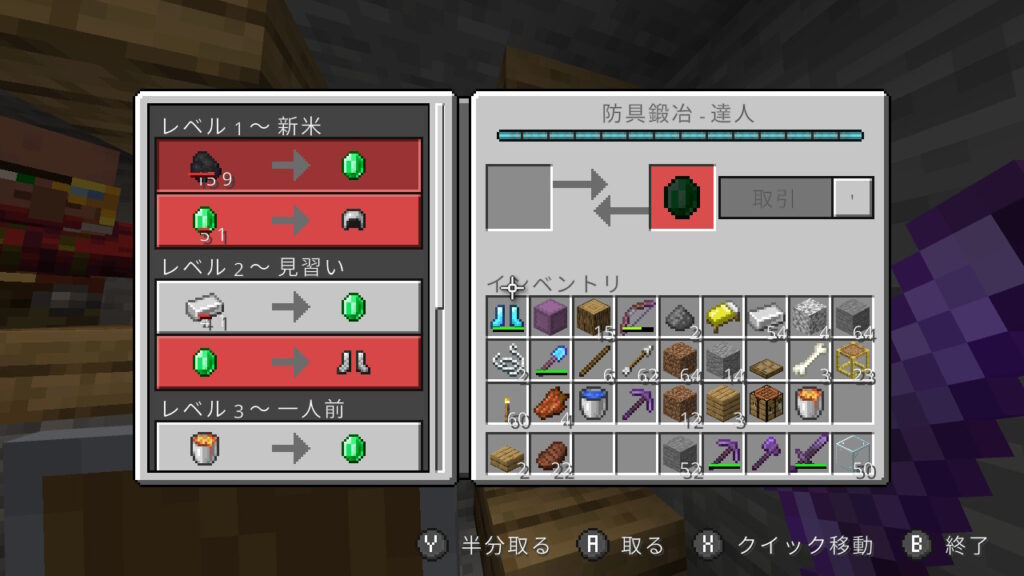The width and height of the screenshot is (1024, 576).
Task: Select the netherite sword in hotbar
Action: [x=810, y=453]
